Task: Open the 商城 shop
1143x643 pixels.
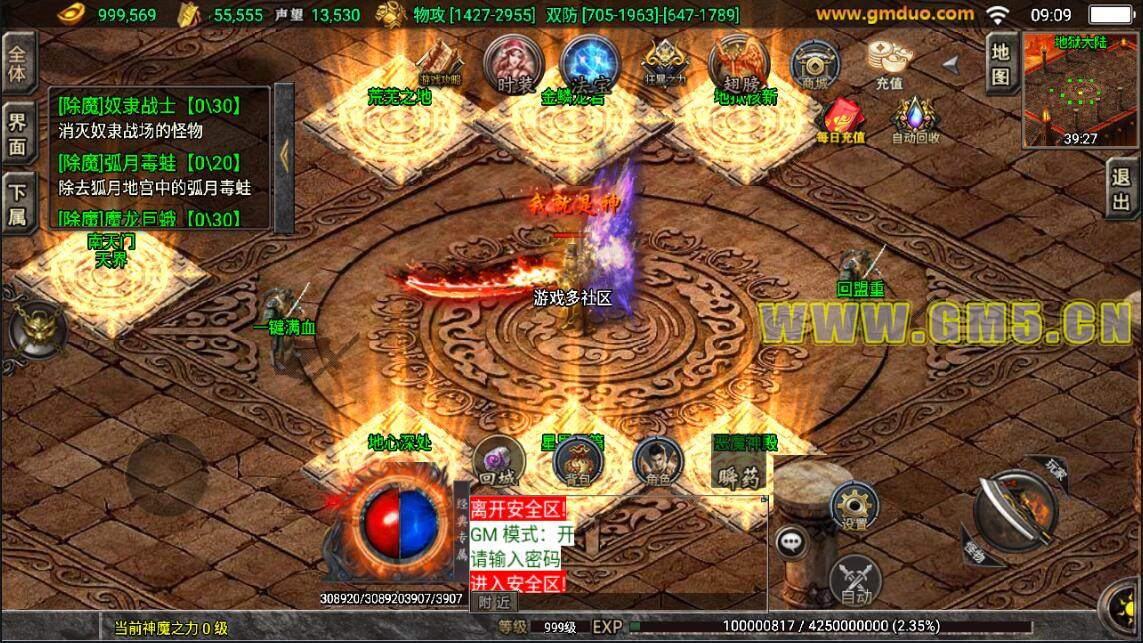Action: coord(814,66)
